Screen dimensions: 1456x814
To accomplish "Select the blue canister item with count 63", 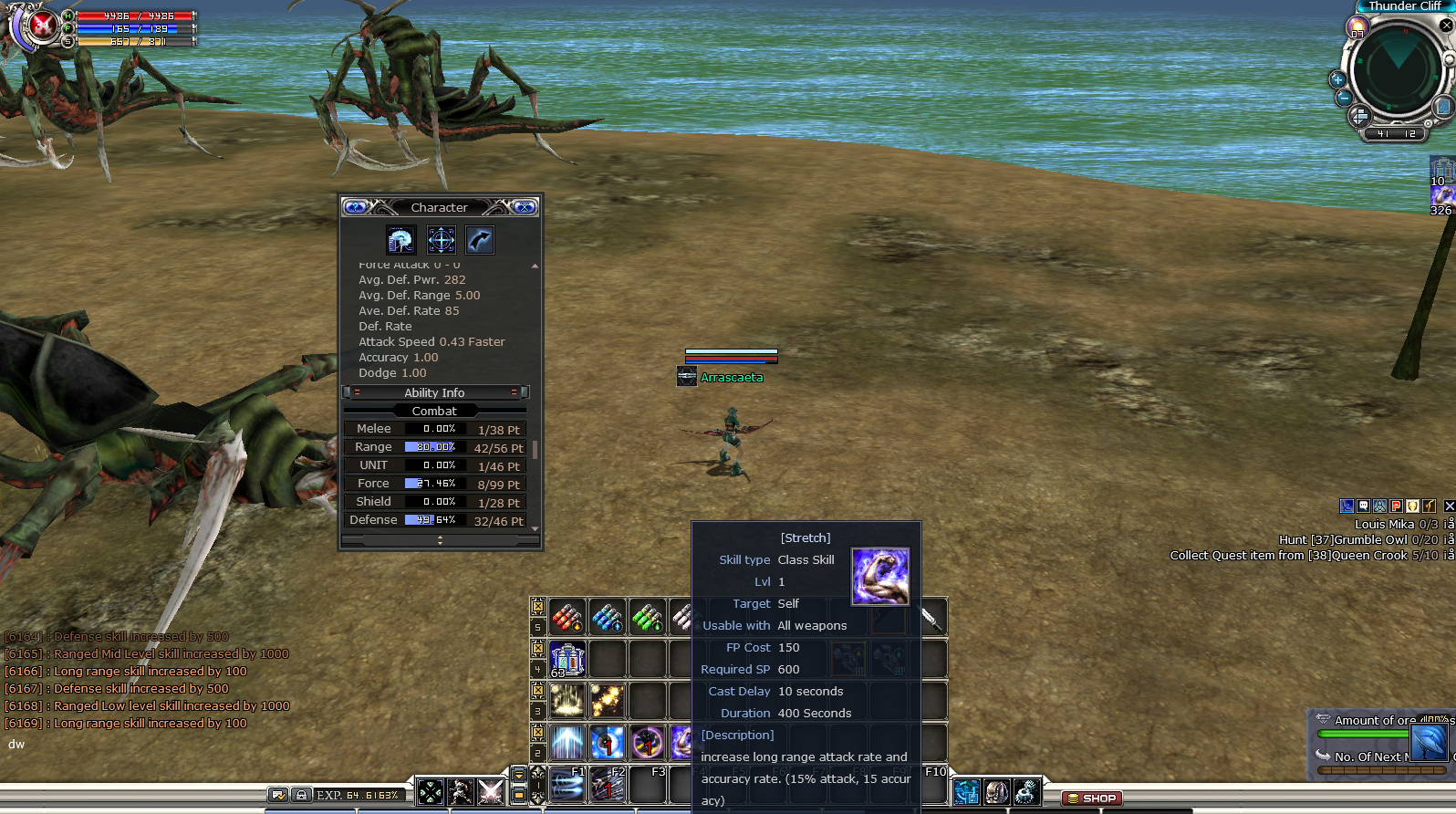I will click(567, 659).
